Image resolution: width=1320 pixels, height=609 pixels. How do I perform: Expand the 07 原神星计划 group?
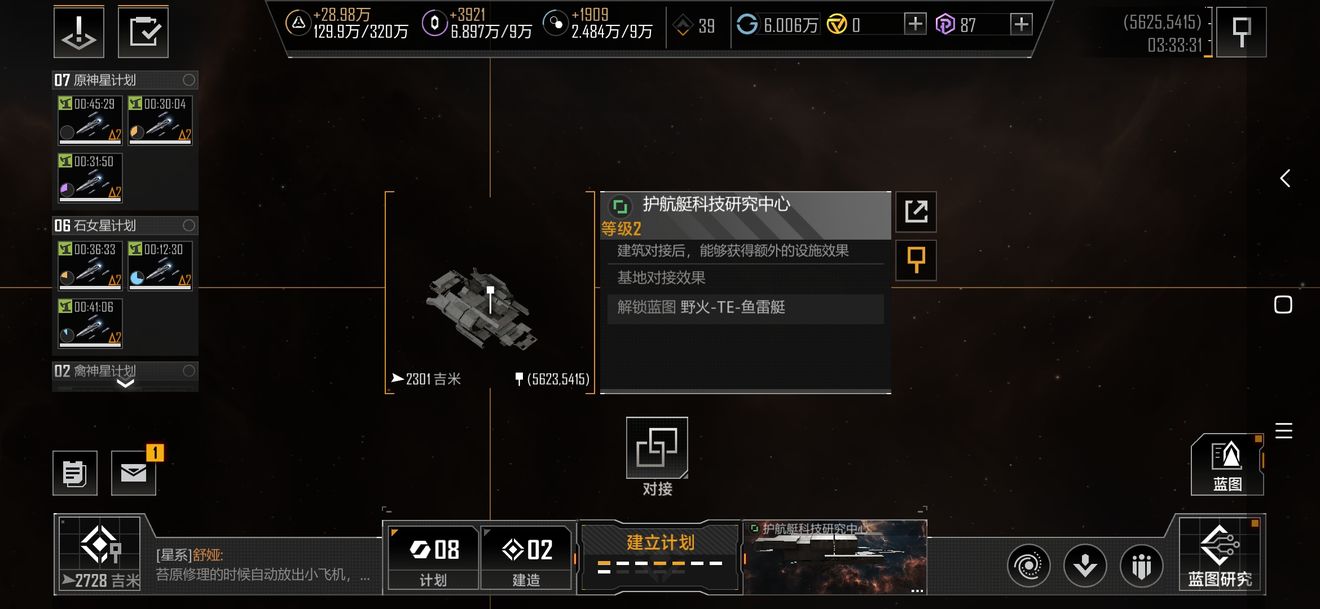tap(125, 80)
